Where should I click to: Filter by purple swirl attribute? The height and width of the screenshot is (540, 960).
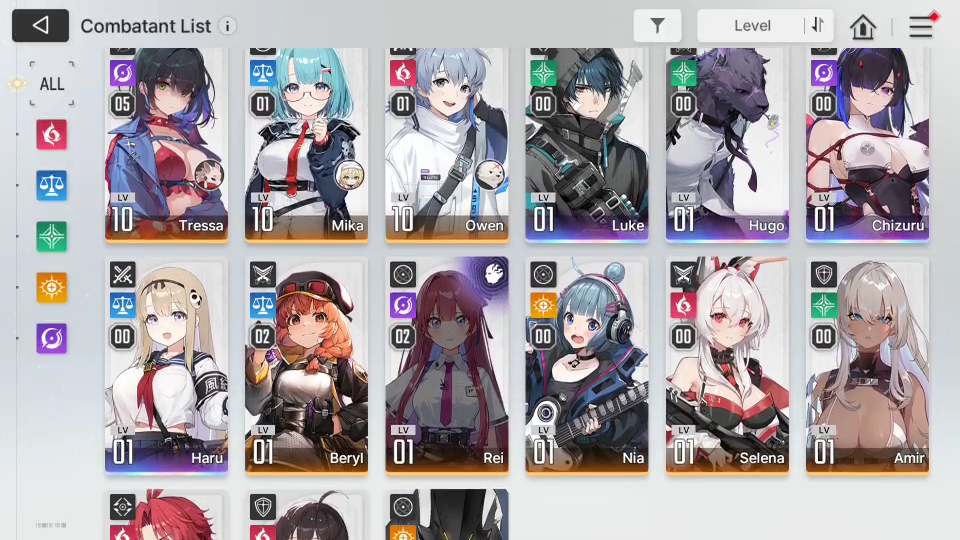point(51,338)
